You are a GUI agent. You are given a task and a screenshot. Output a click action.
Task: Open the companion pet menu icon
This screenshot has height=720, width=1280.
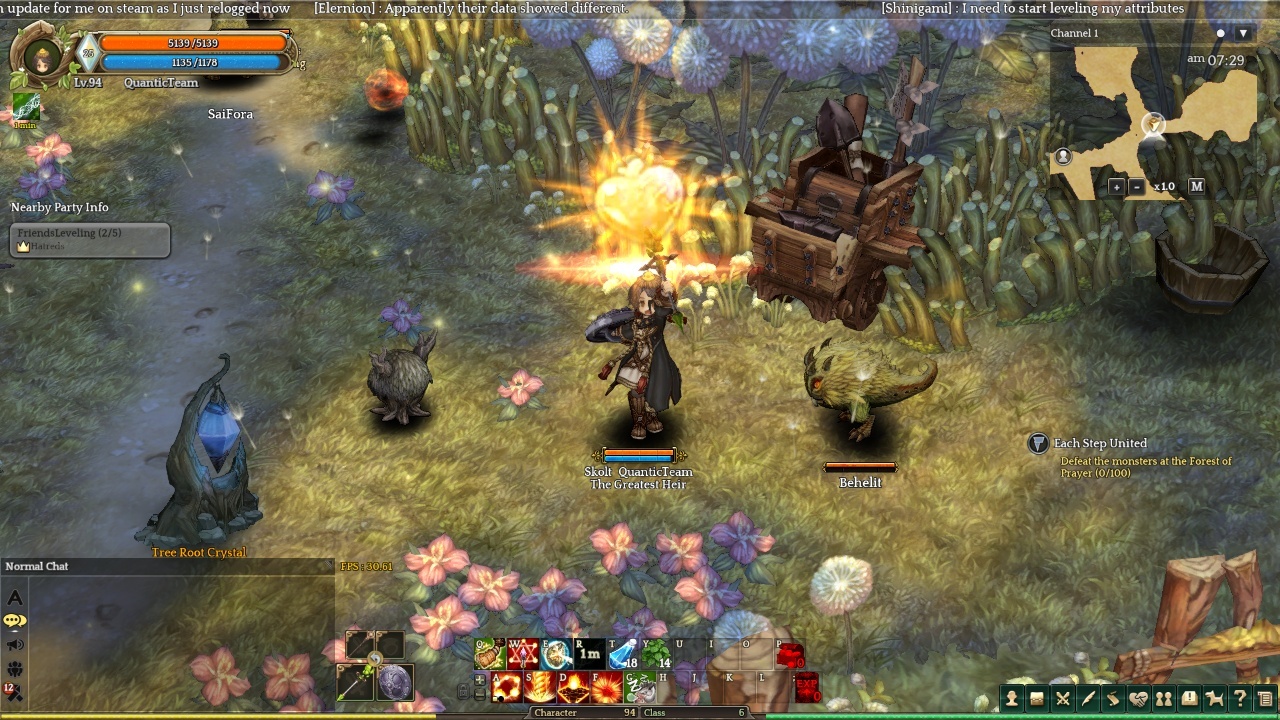pos(1215,699)
